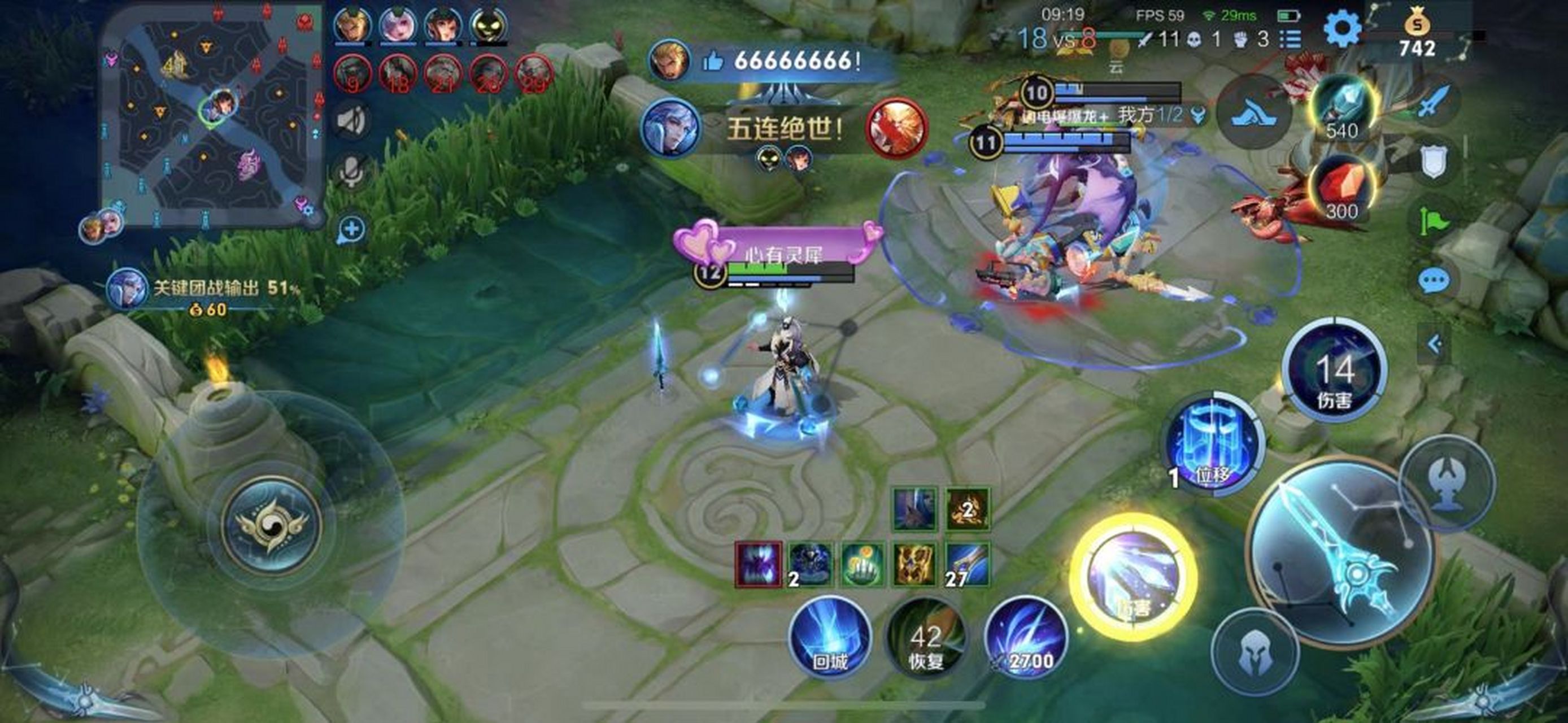Image resolution: width=1568 pixels, height=723 pixels.
Task: Toggle the speaker sound button
Action: coord(352,120)
